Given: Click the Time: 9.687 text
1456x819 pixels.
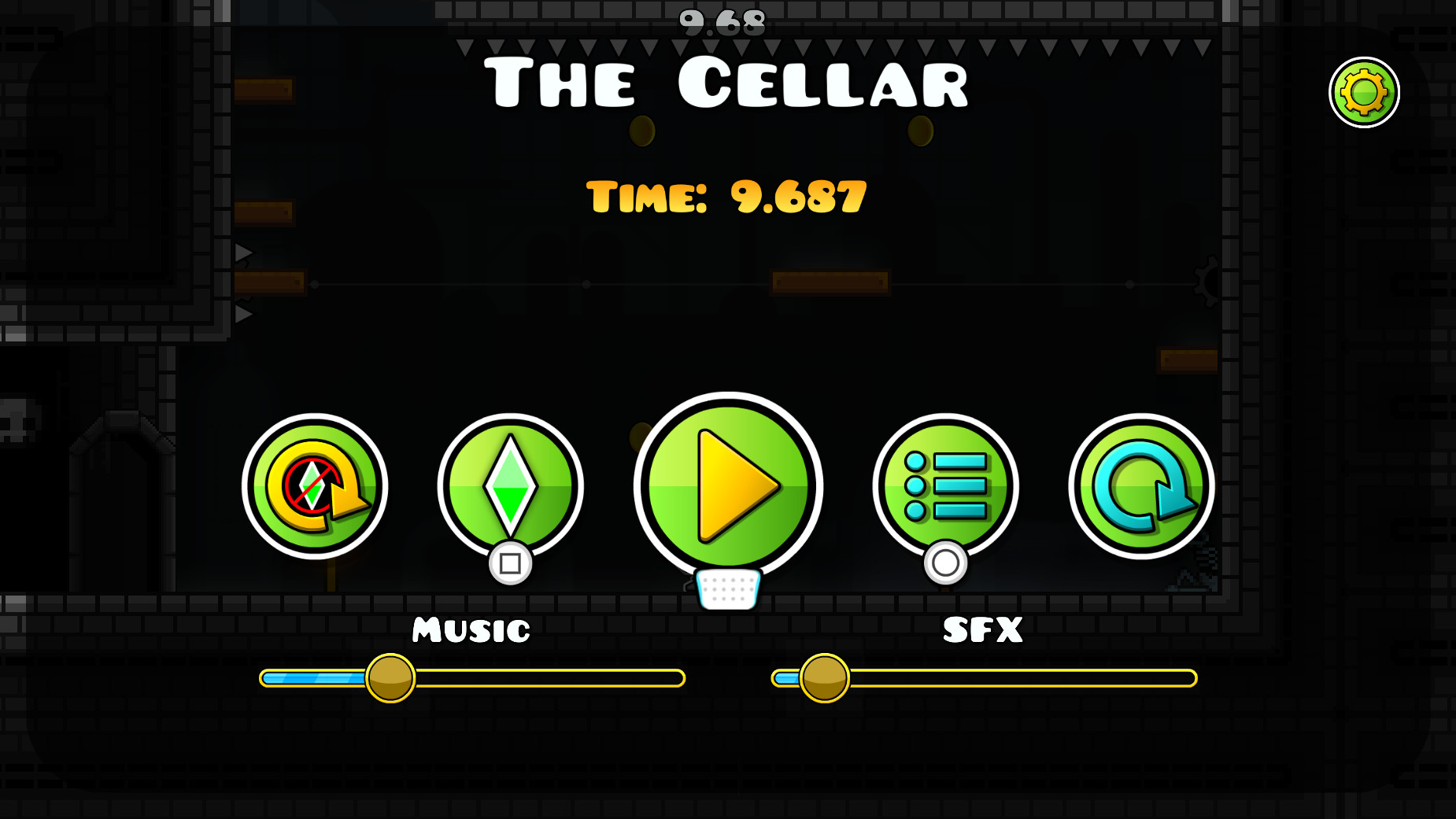Looking at the screenshot, I should [x=728, y=197].
